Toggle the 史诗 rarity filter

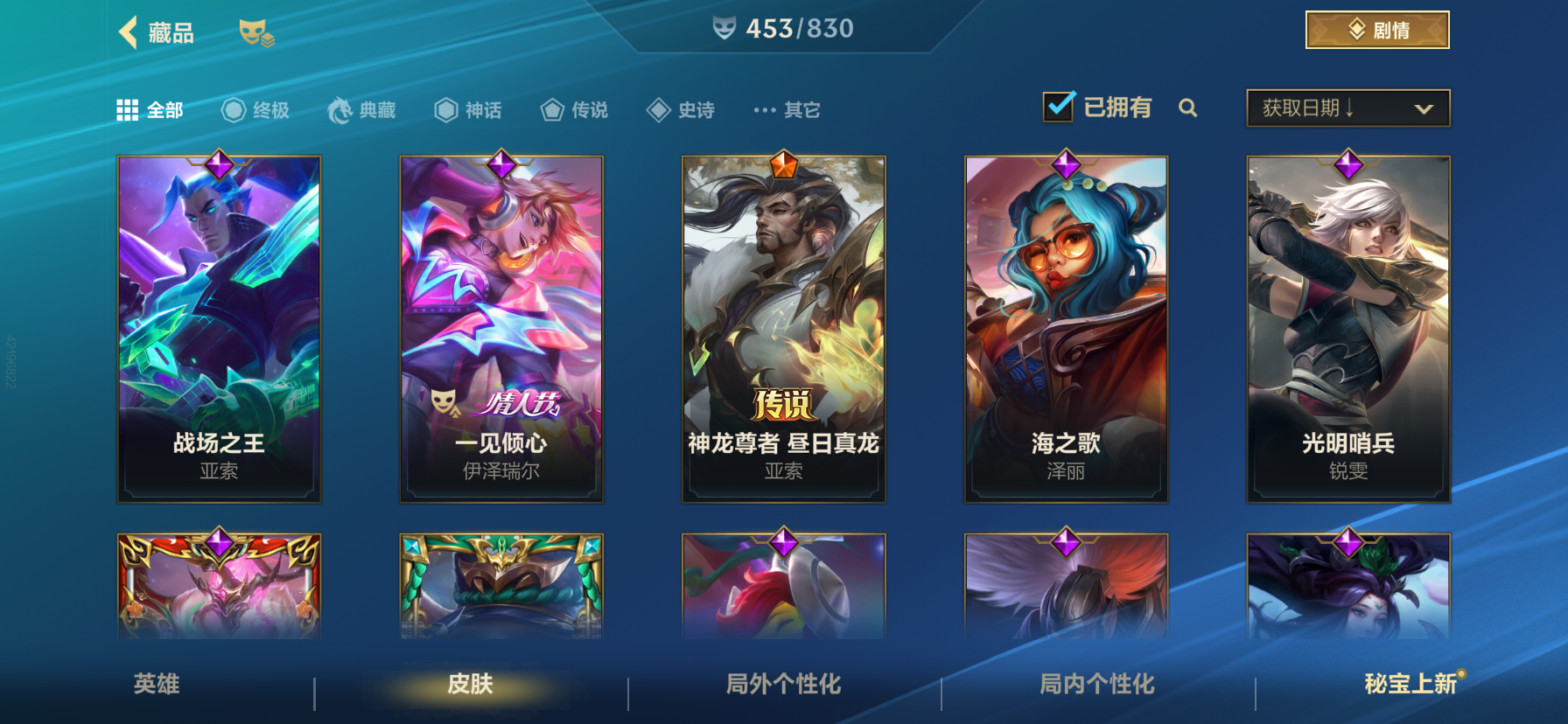pyautogui.click(x=658, y=108)
